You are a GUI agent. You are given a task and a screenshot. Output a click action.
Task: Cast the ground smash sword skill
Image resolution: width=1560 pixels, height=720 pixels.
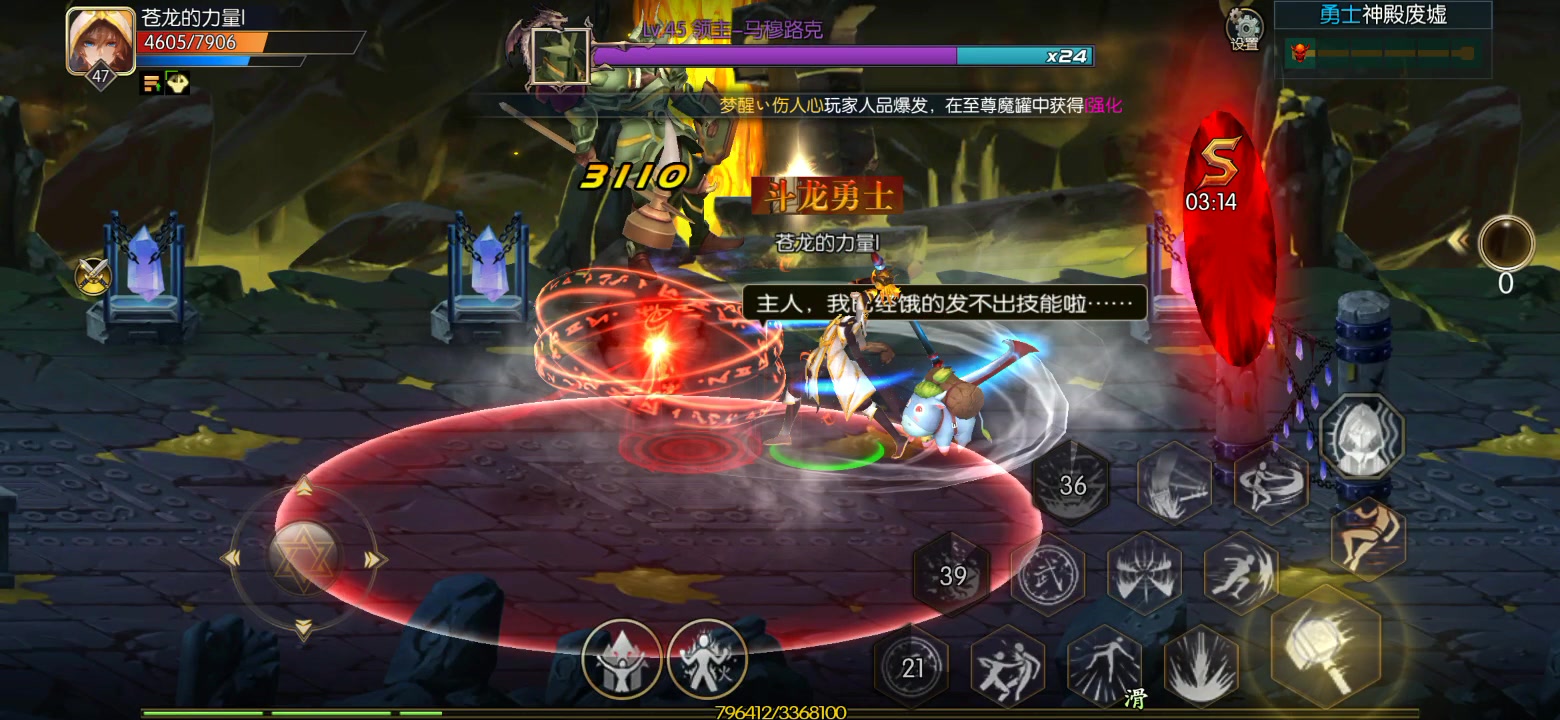coord(1174,484)
